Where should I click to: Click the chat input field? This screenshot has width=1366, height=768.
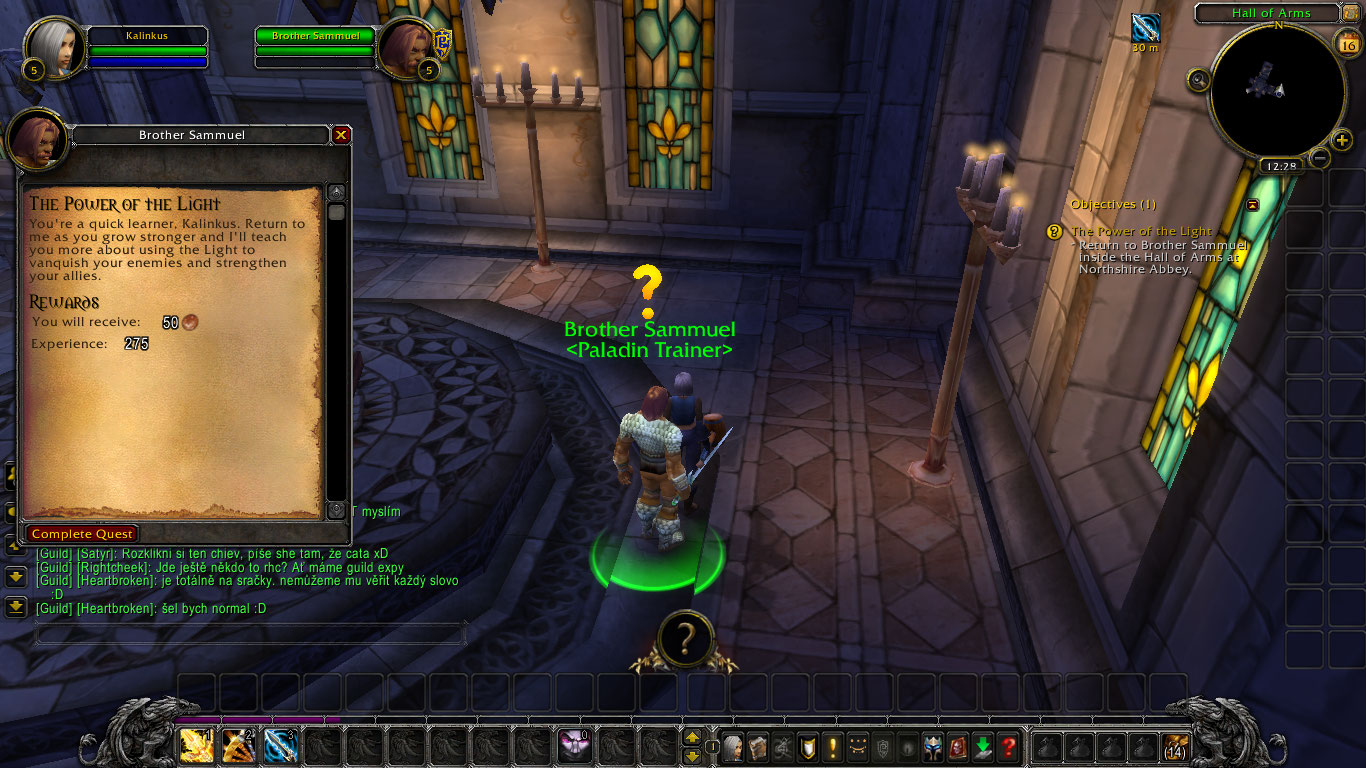[250, 633]
